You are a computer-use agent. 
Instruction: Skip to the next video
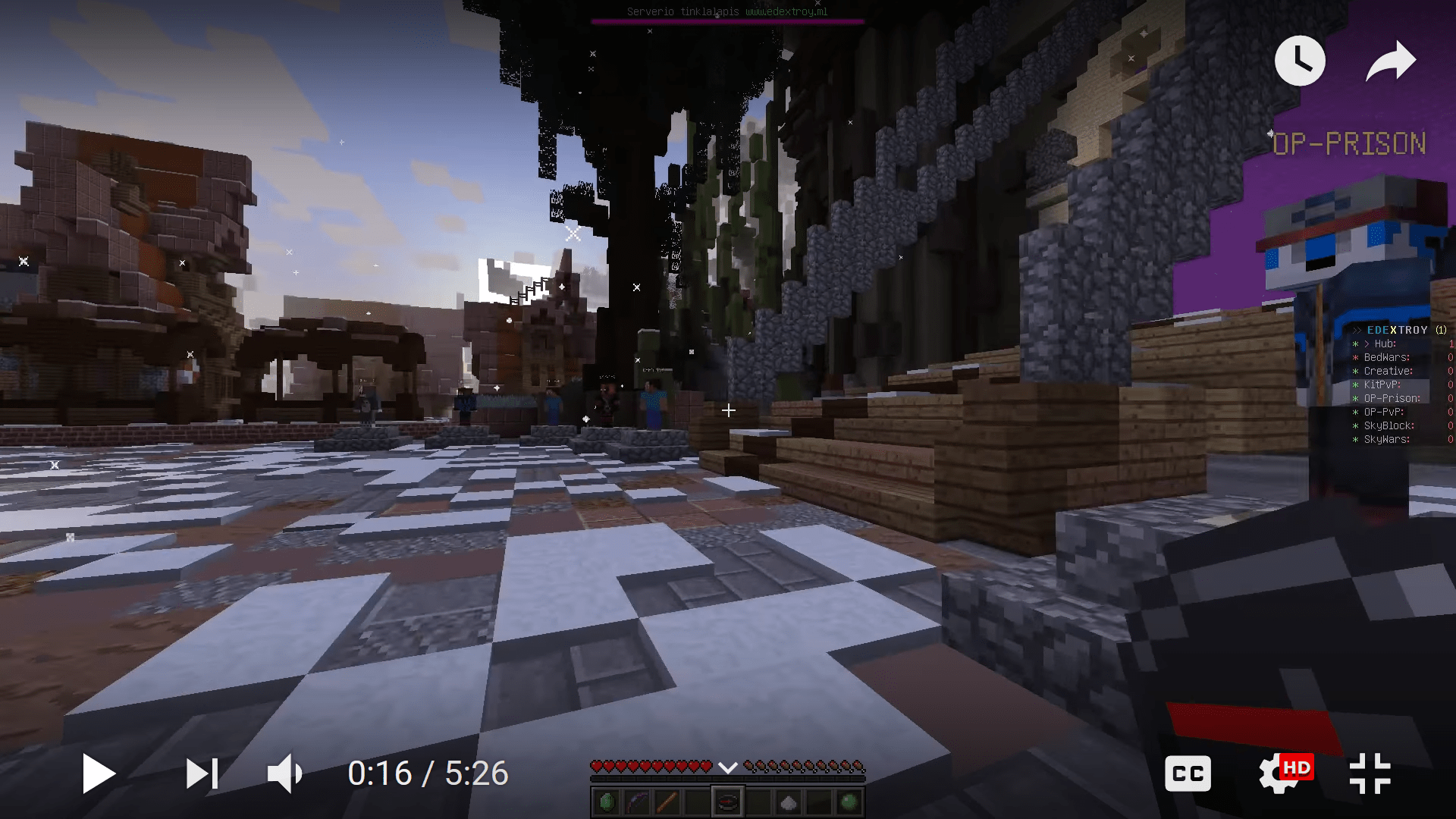coord(202,773)
